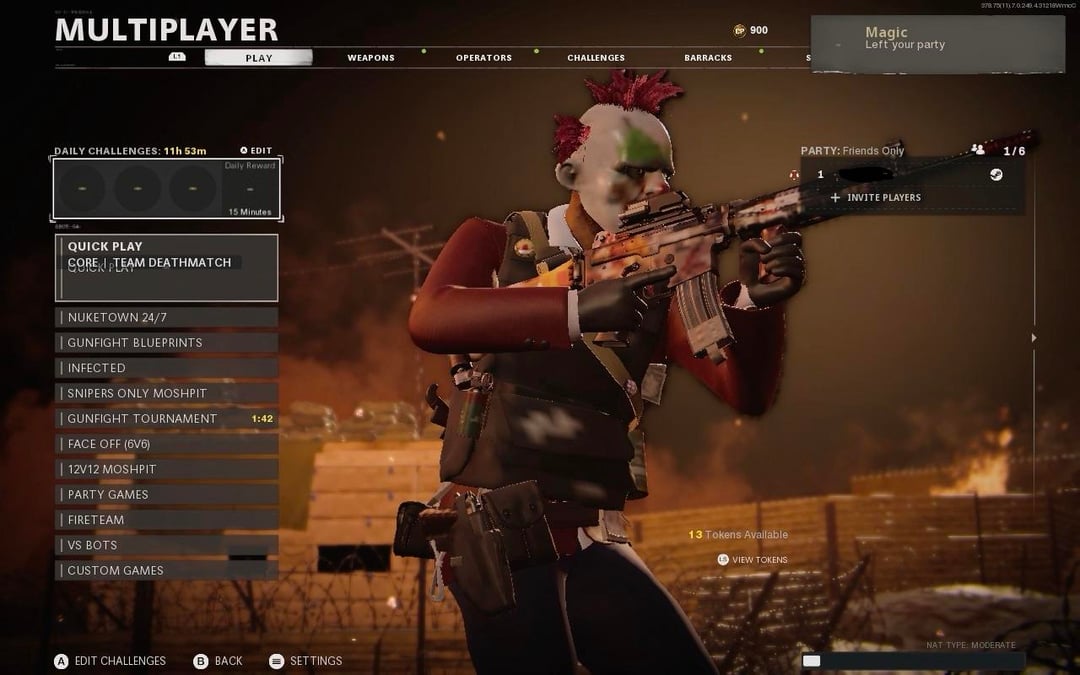Open Custom Games
1080x675 pixels.
[x=166, y=571]
